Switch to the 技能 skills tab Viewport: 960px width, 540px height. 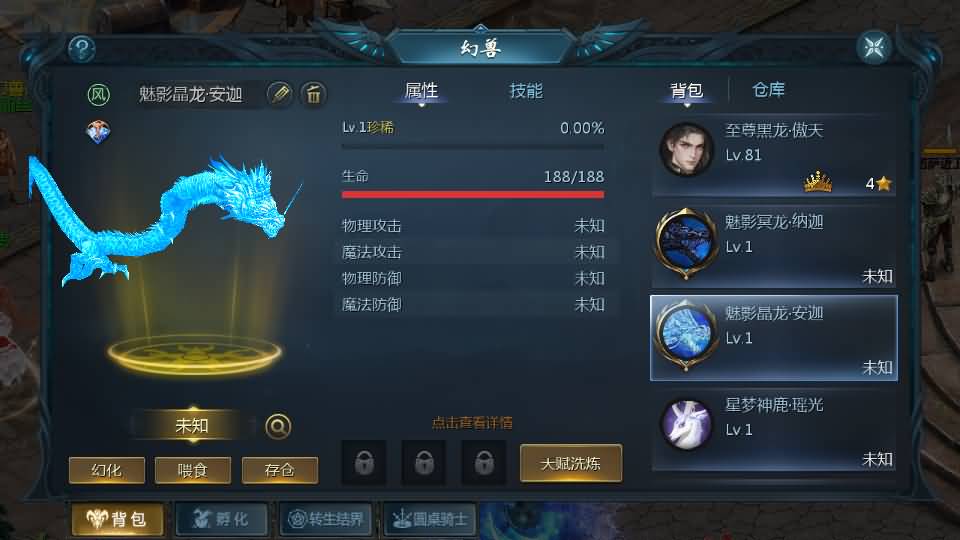(x=526, y=91)
